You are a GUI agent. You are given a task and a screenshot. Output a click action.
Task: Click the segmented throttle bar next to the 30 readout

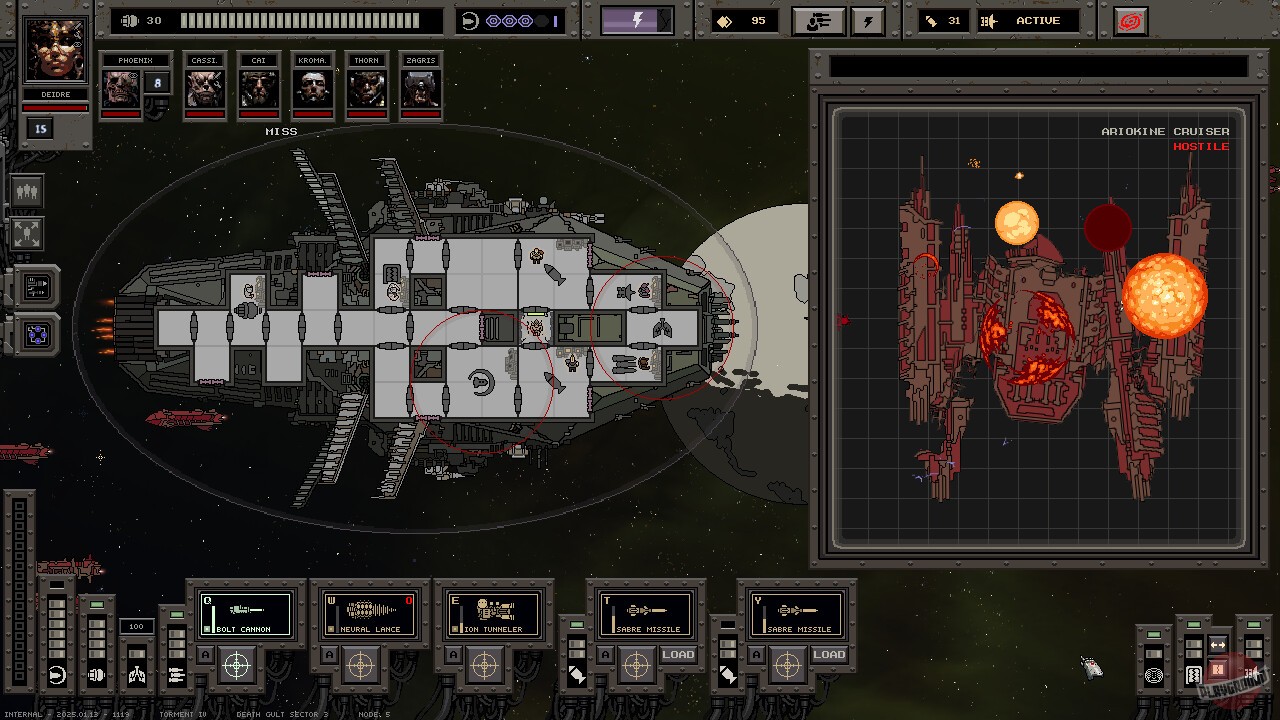point(300,19)
